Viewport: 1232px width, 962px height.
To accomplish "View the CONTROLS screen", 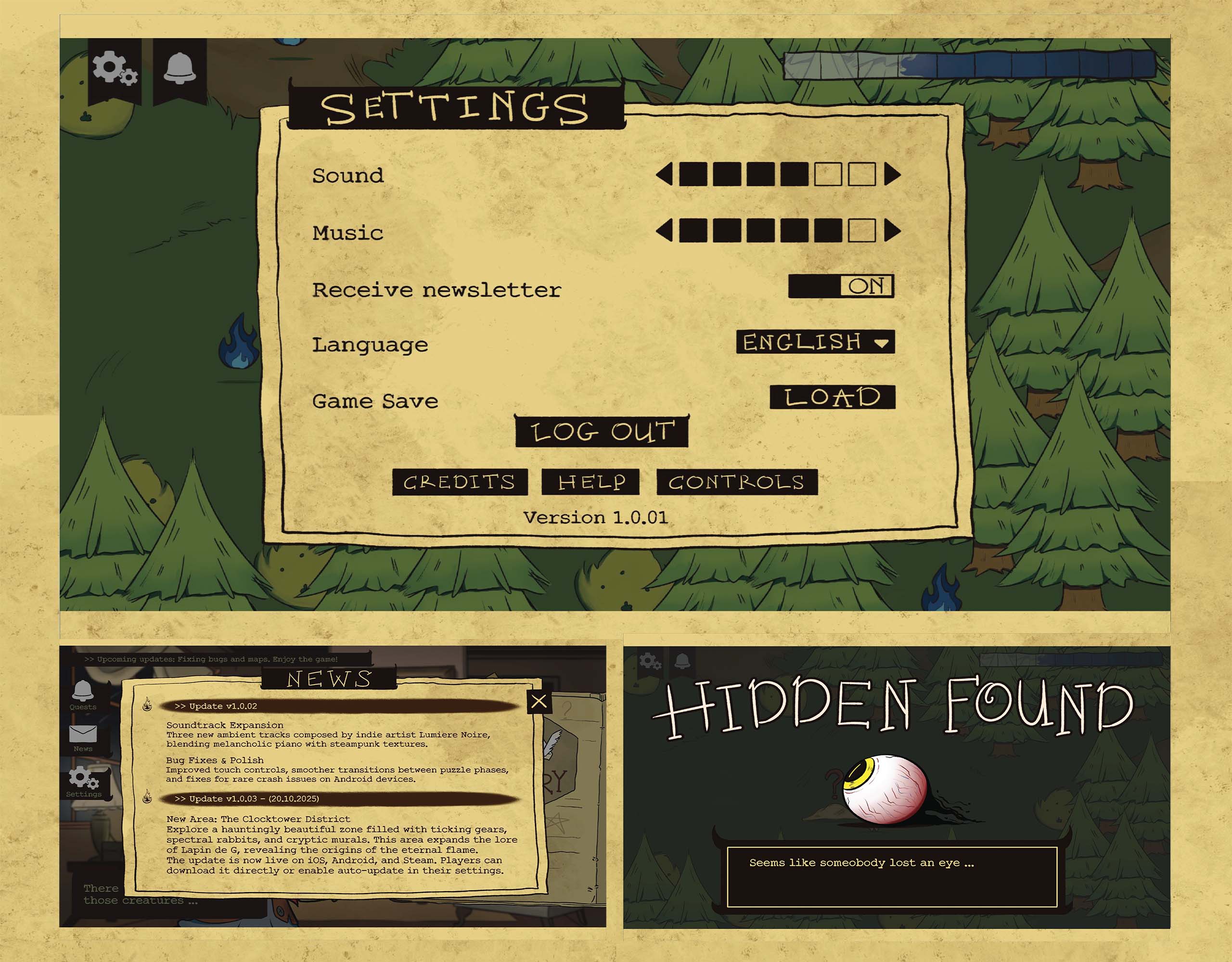I will (737, 482).
